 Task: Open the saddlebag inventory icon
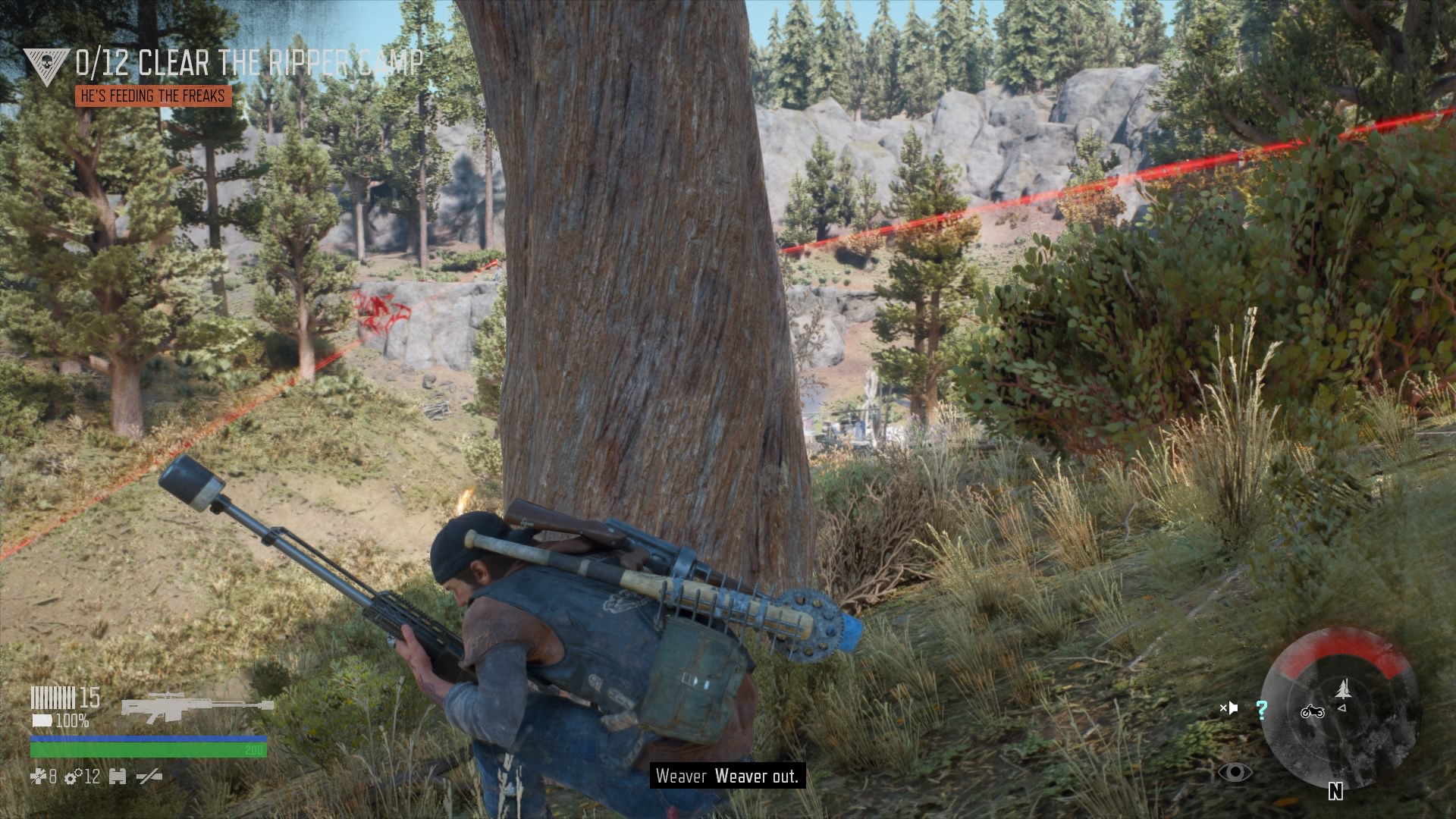[118, 777]
